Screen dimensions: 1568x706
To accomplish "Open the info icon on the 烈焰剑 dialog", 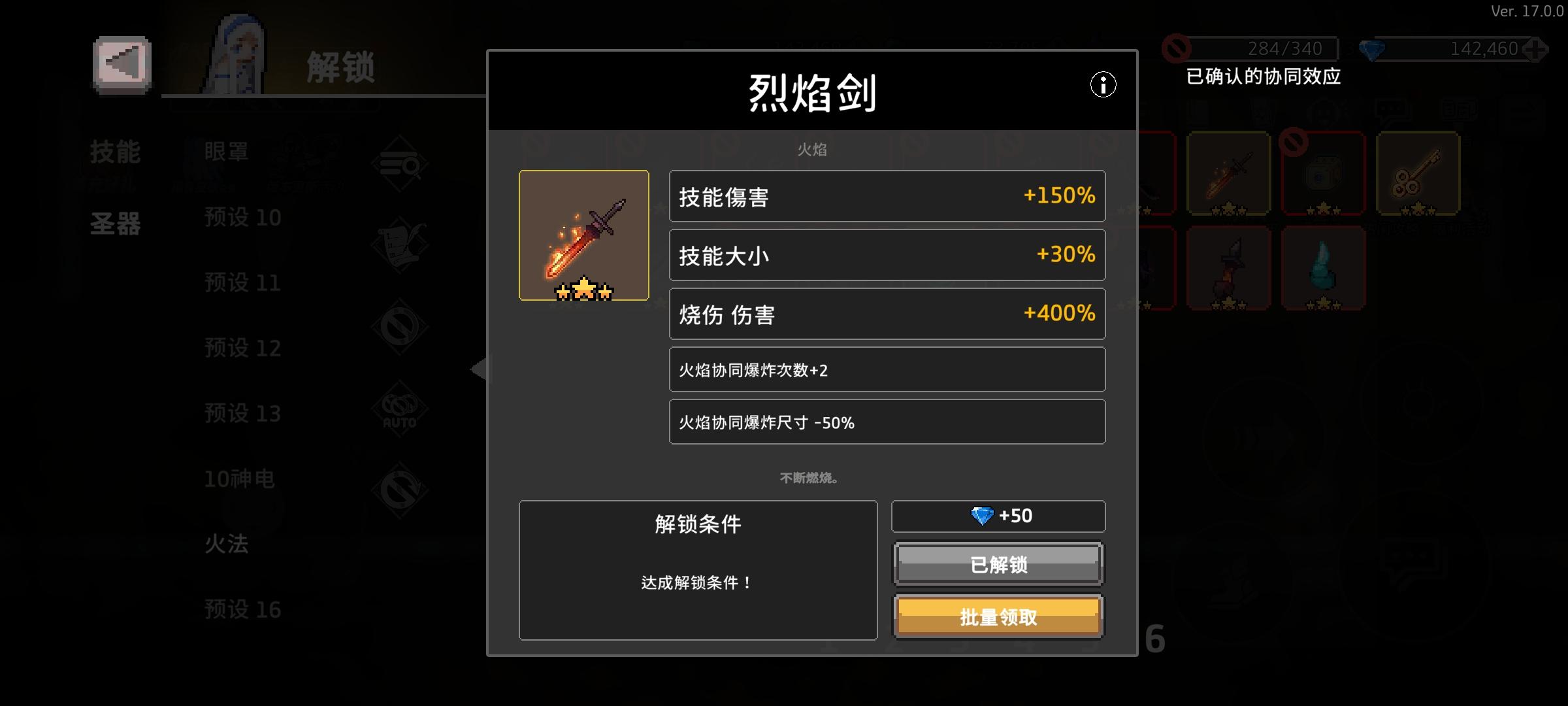I will tap(1104, 85).
